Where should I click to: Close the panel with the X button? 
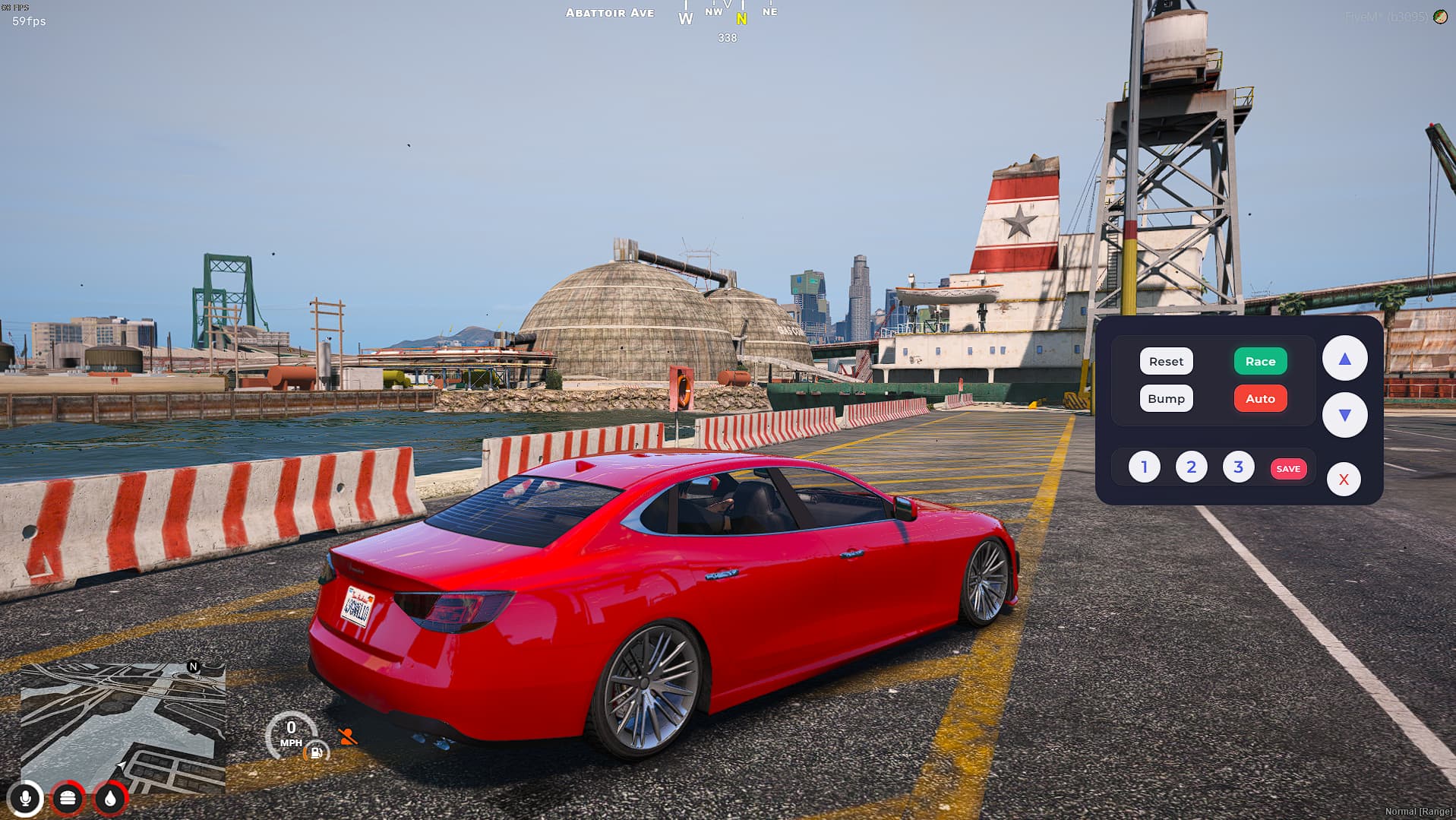[x=1344, y=480]
